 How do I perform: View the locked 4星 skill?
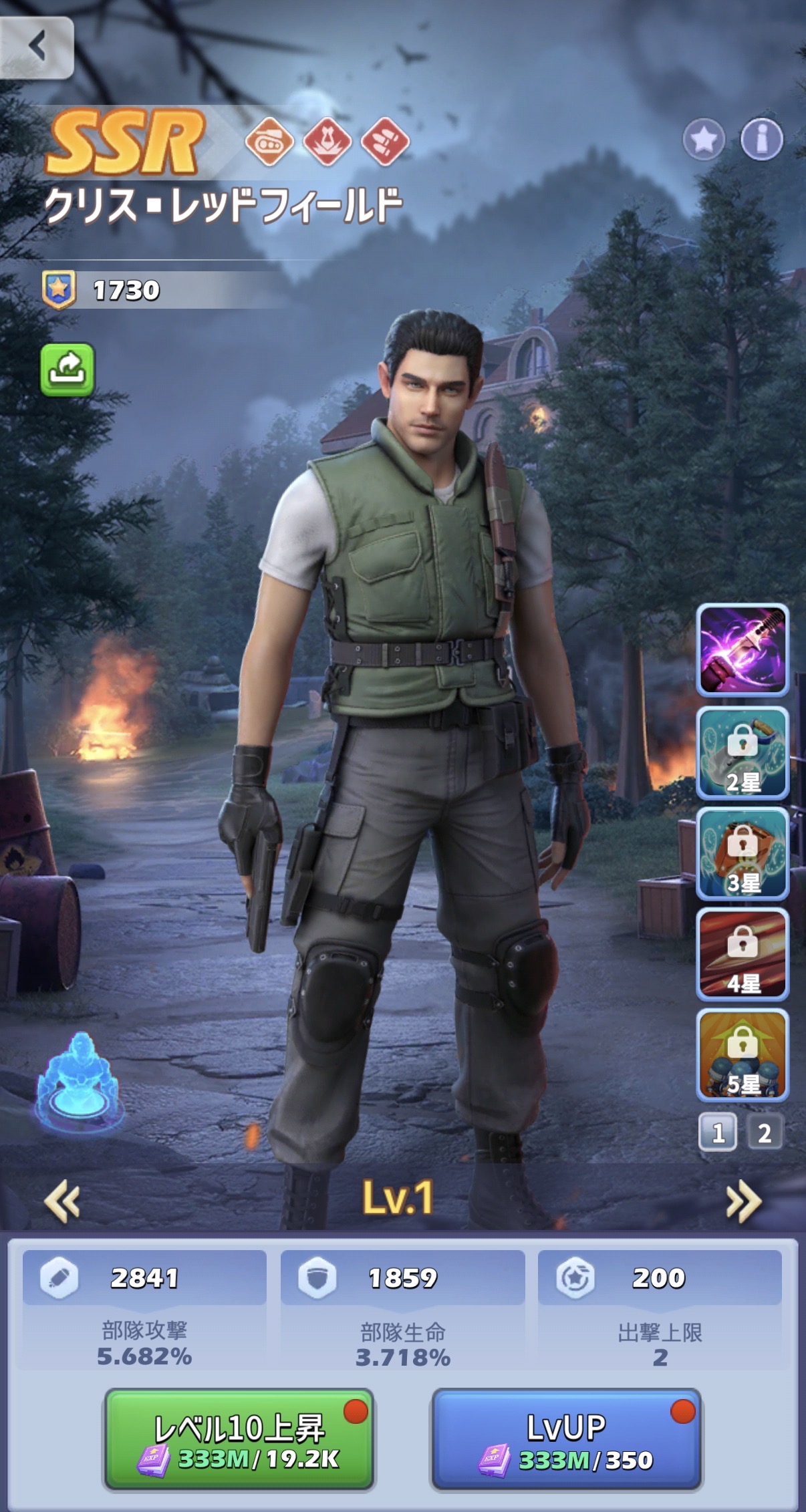coord(743,954)
